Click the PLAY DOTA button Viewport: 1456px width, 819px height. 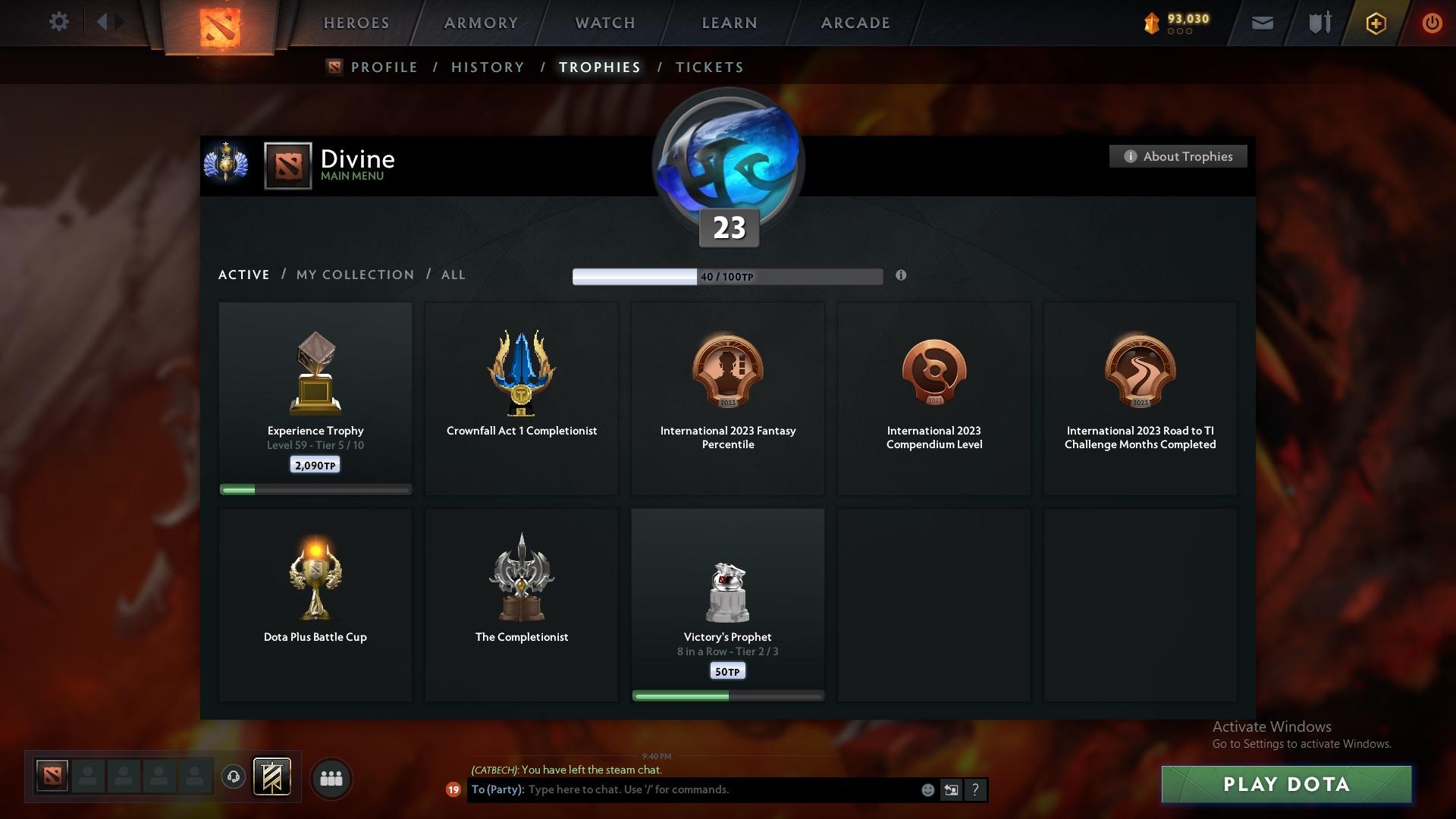[x=1287, y=784]
